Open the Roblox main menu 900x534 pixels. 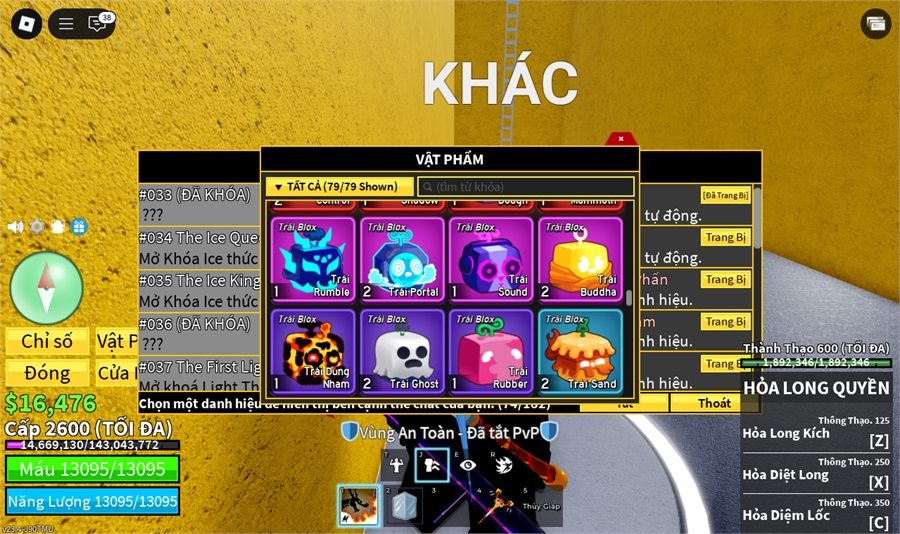tap(27, 24)
